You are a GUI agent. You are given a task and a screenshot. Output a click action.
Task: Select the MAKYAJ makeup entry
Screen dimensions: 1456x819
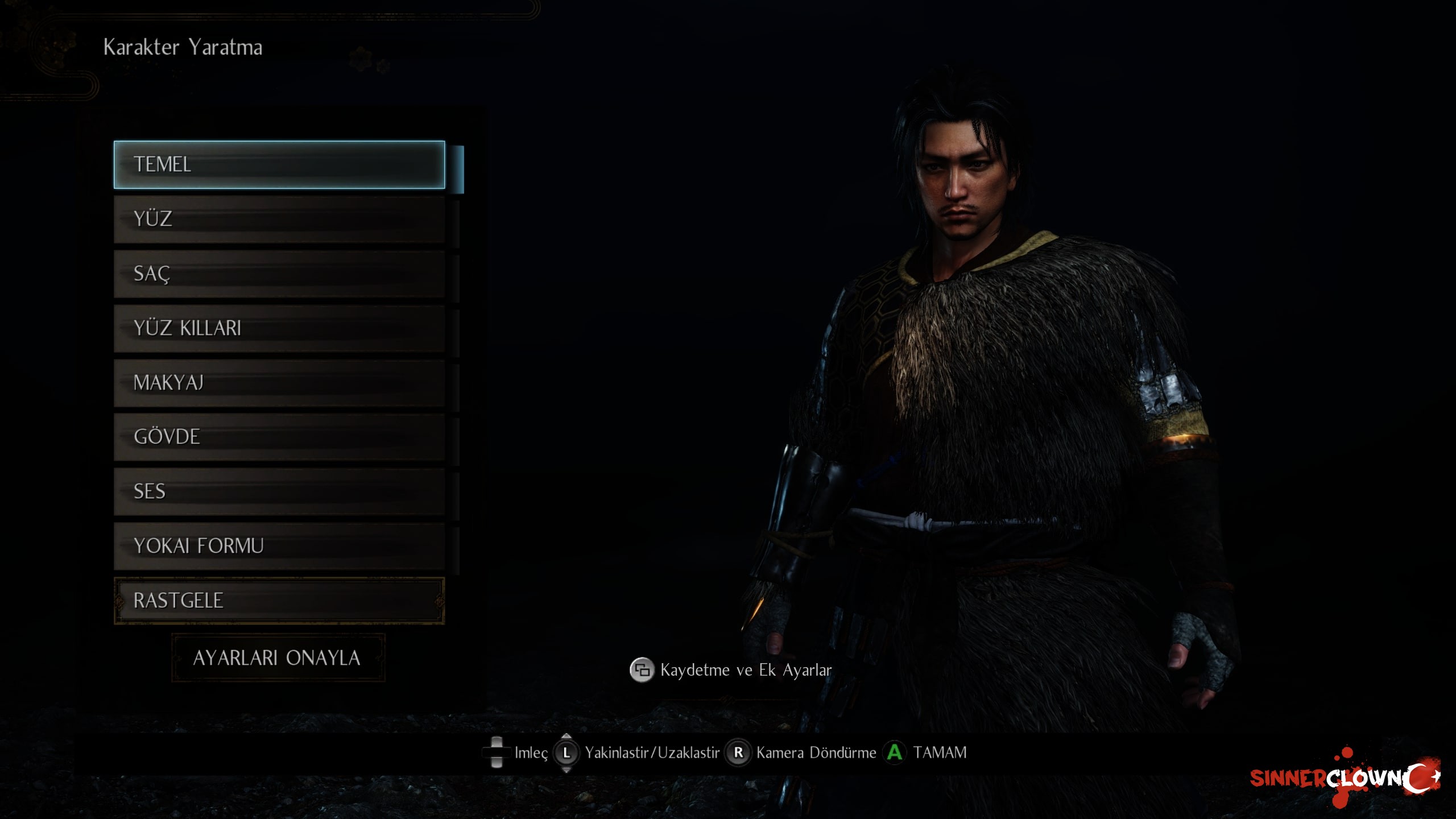coord(279,383)
